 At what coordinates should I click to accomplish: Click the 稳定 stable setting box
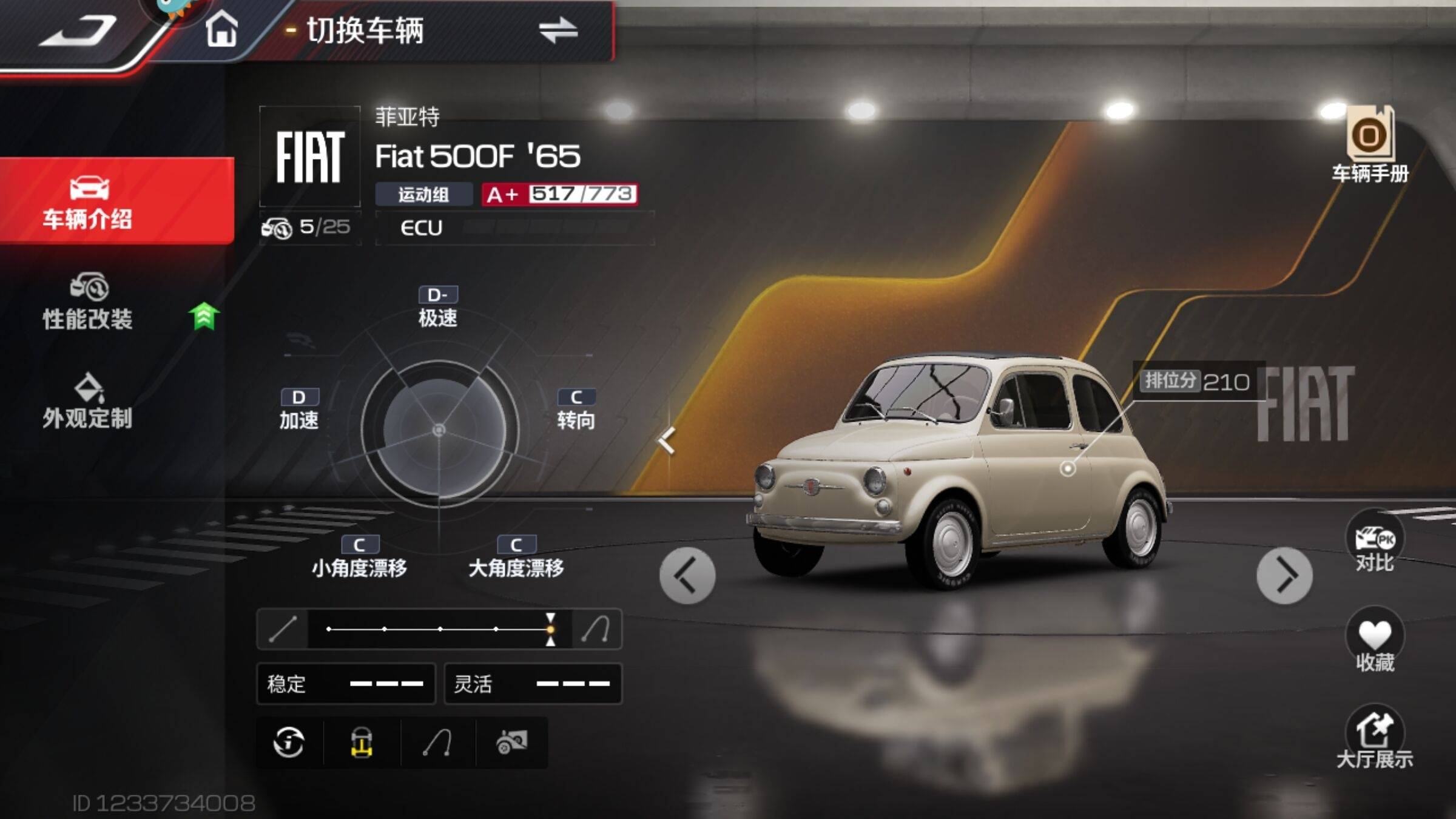(346, 684)
